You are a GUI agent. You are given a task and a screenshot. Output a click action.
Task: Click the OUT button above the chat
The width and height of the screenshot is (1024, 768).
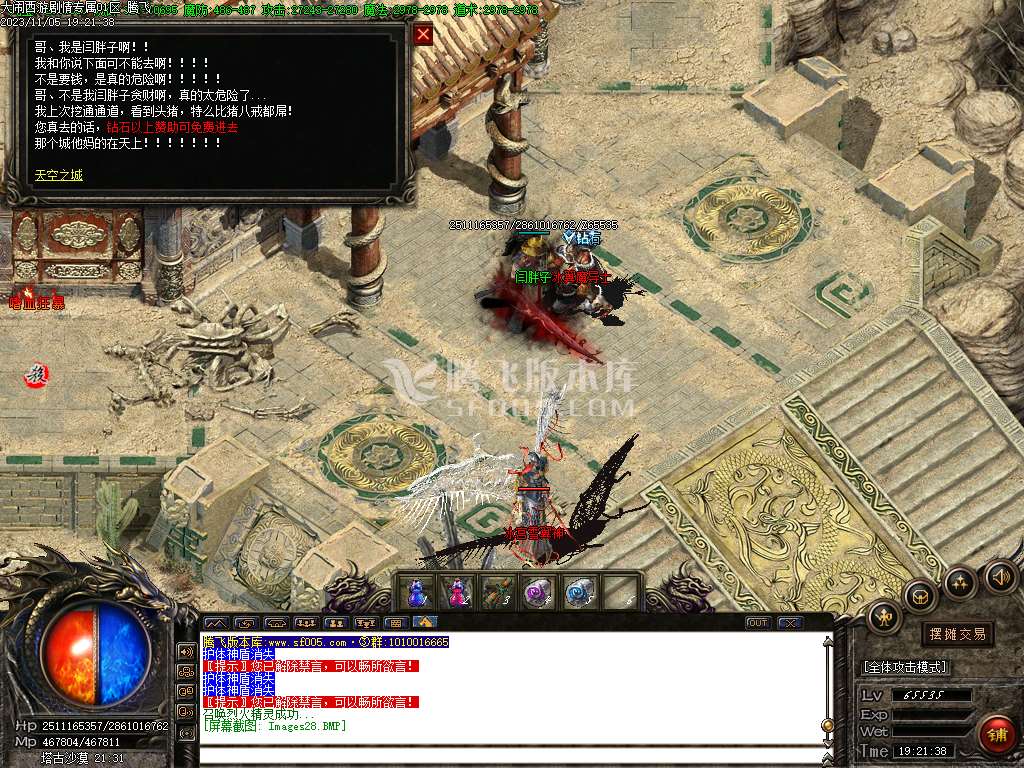(758, 623)
